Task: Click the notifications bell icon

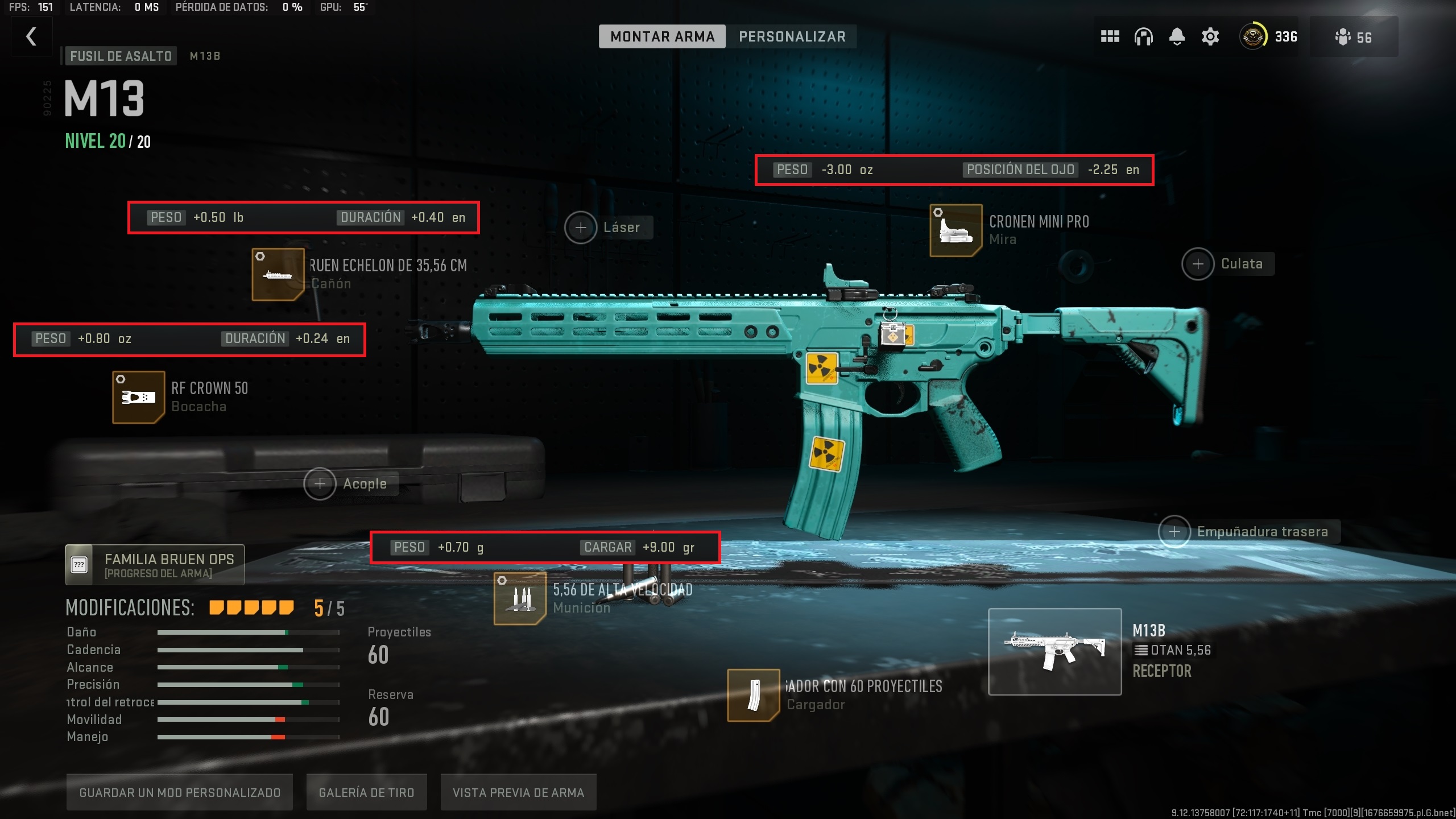Action: click(1176, 36)
